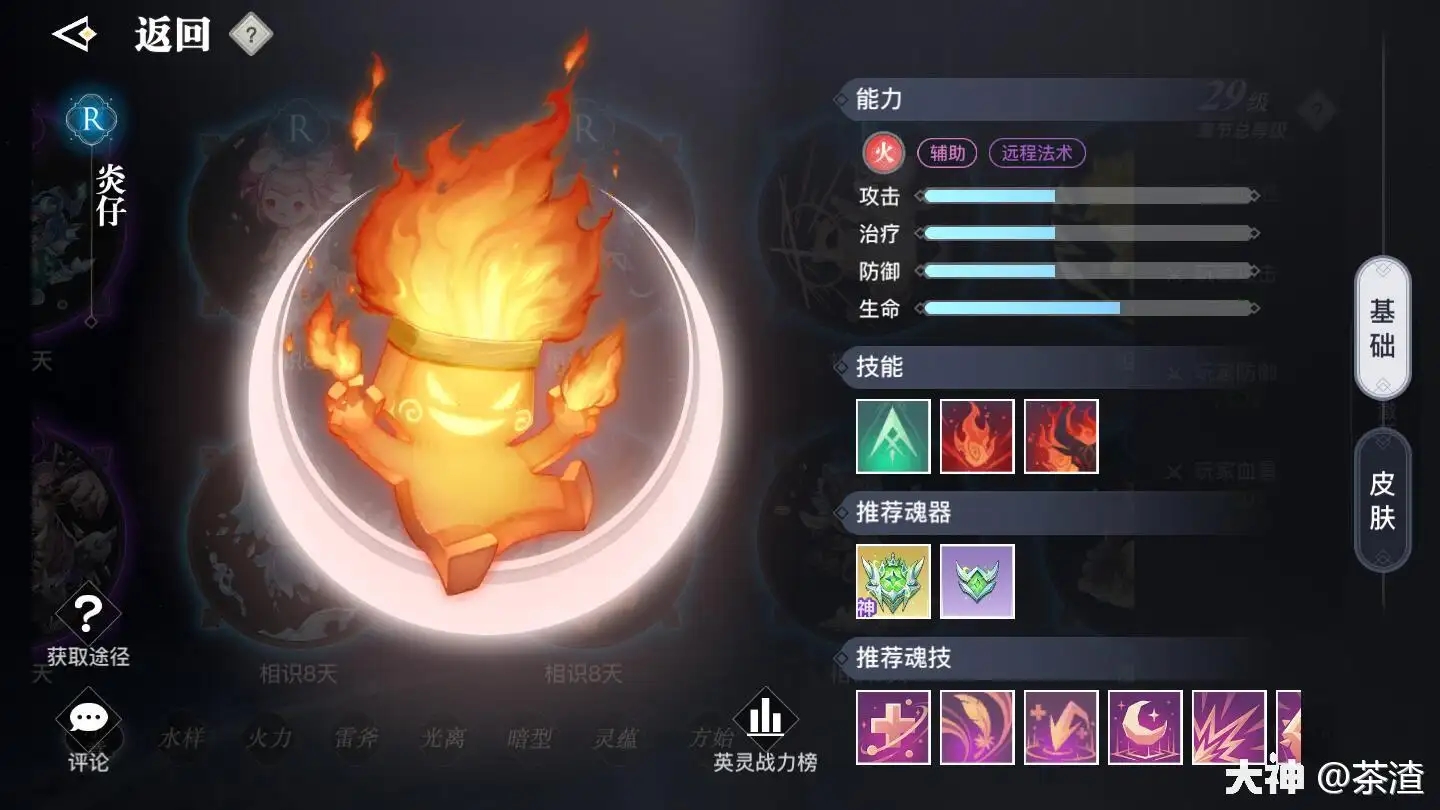
Task: Switch to the 基础 tab
Action: point(1382,328)
